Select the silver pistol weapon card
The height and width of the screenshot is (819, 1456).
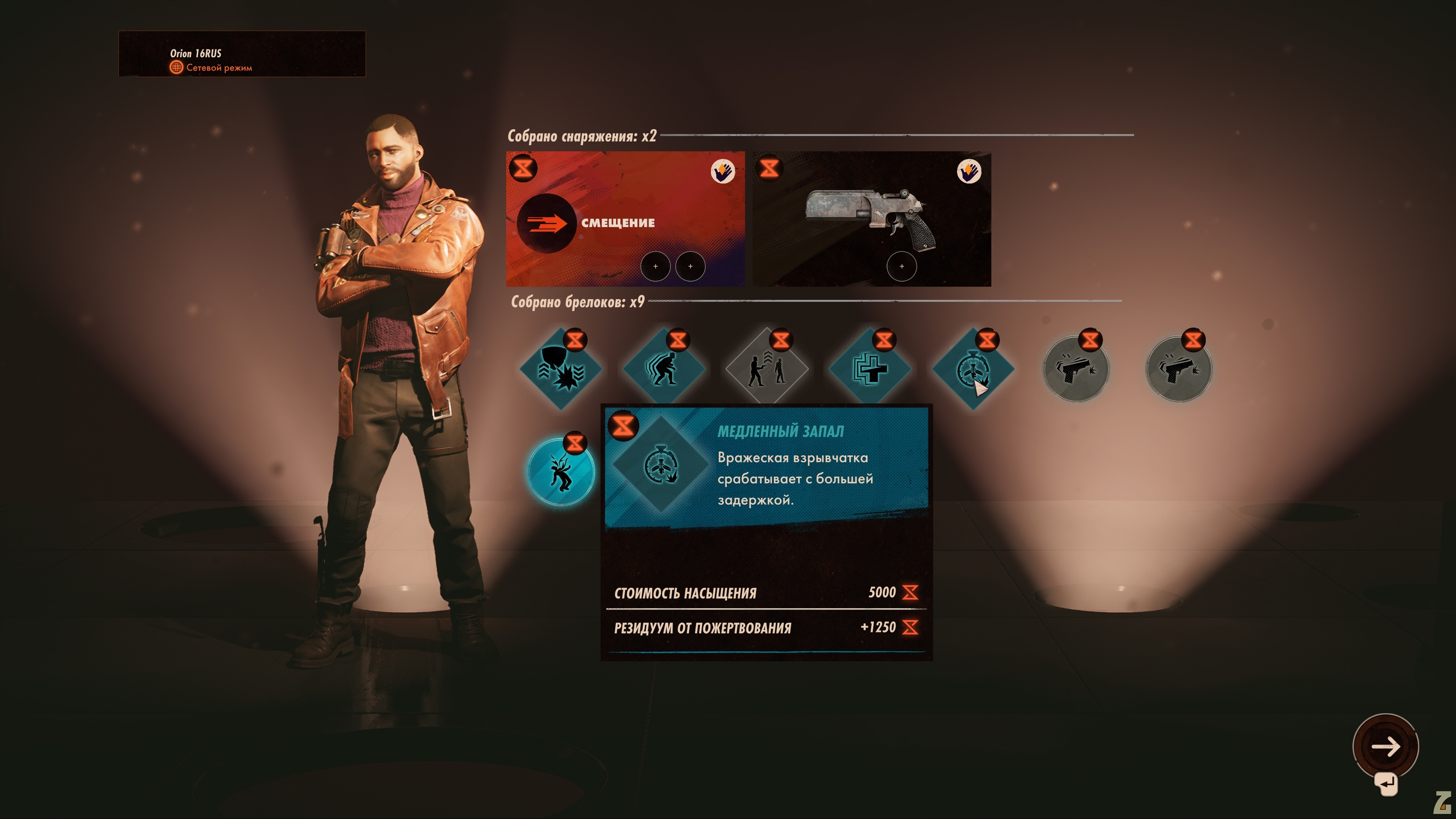click(x=871, y=219)
